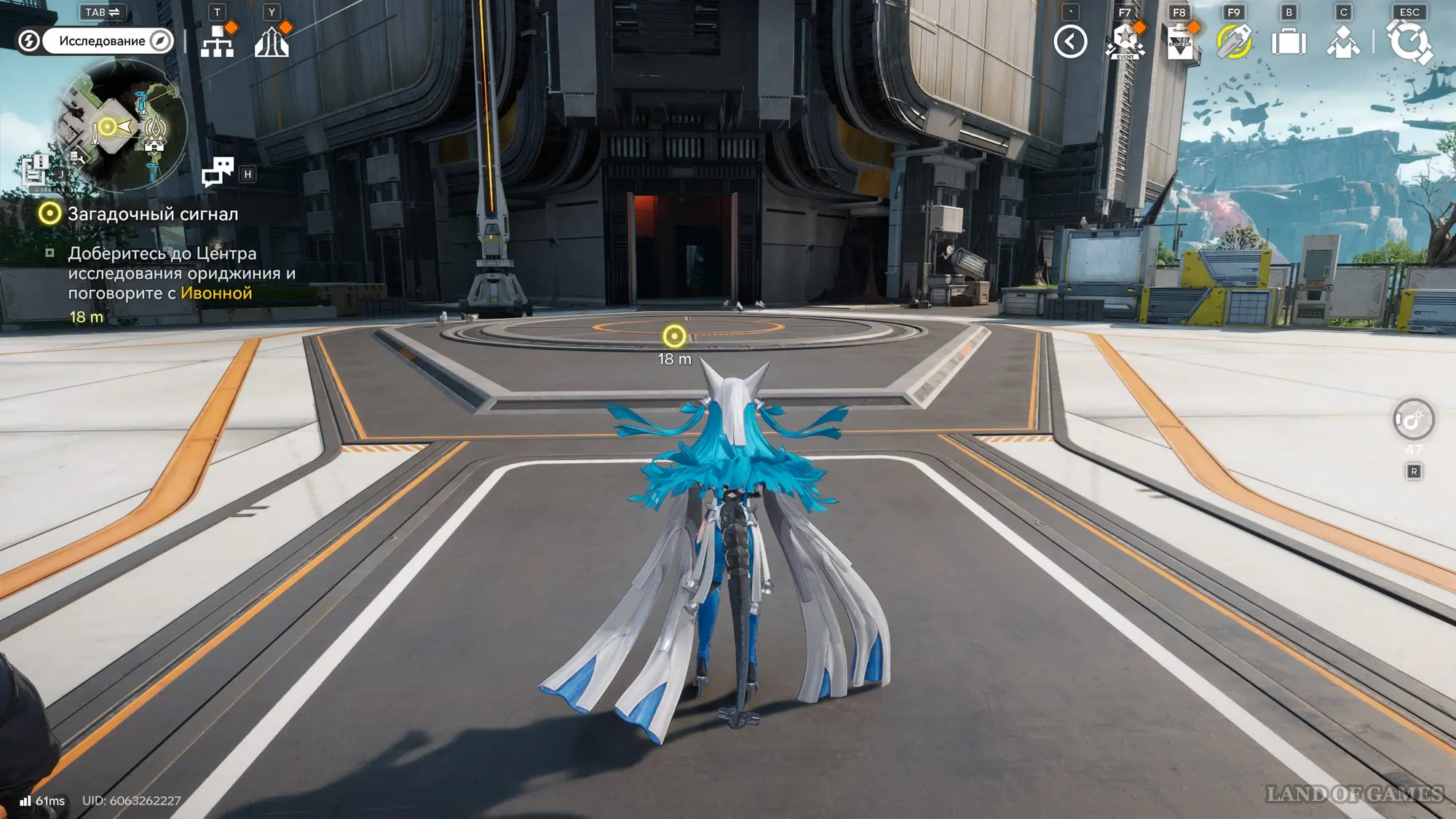Open the briefcase backpack inventory
The height and width of the screenshot is (819, 1456).
[x=1289, y=41]
